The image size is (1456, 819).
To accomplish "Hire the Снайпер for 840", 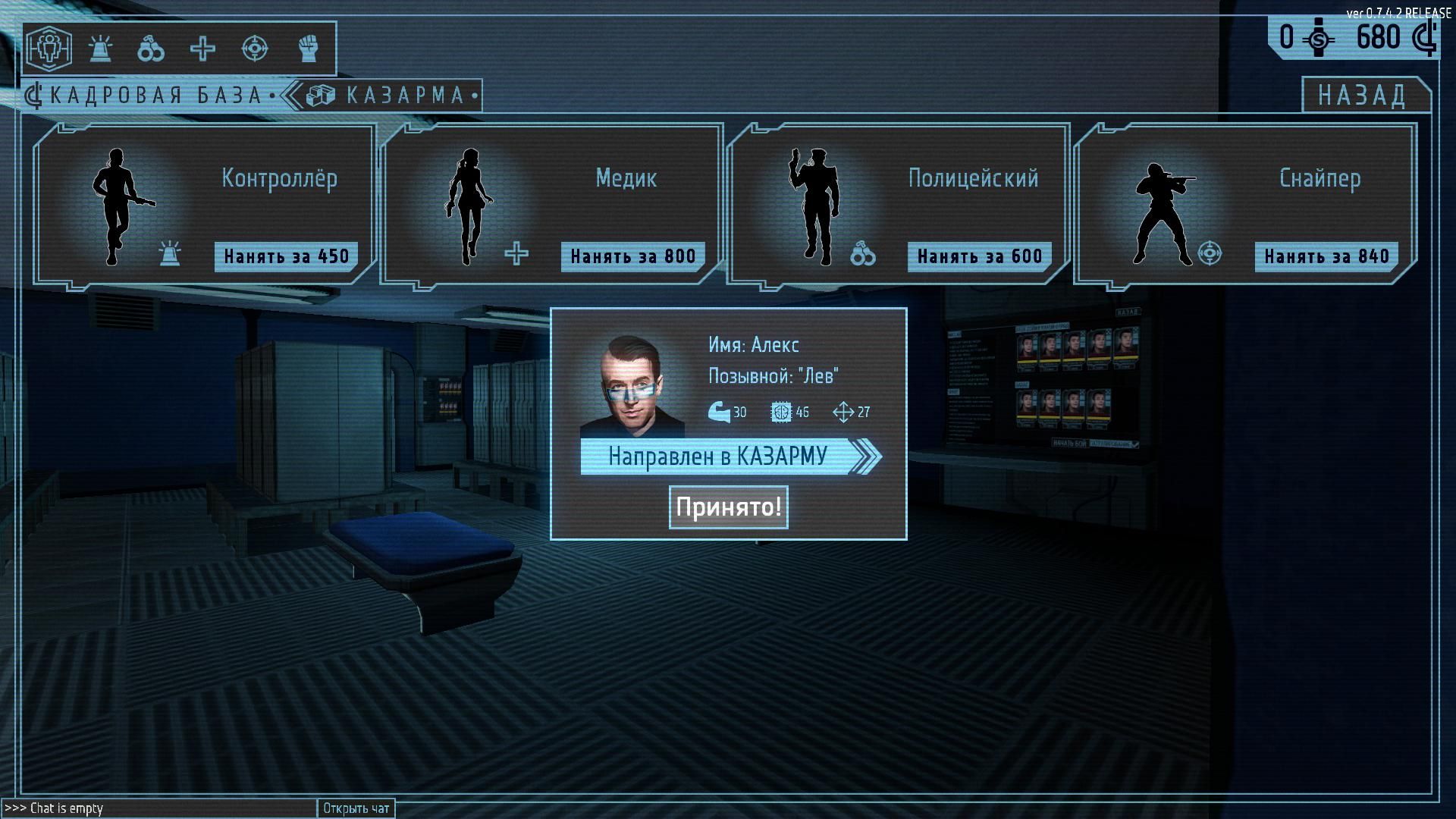I will pos(1326,256).
